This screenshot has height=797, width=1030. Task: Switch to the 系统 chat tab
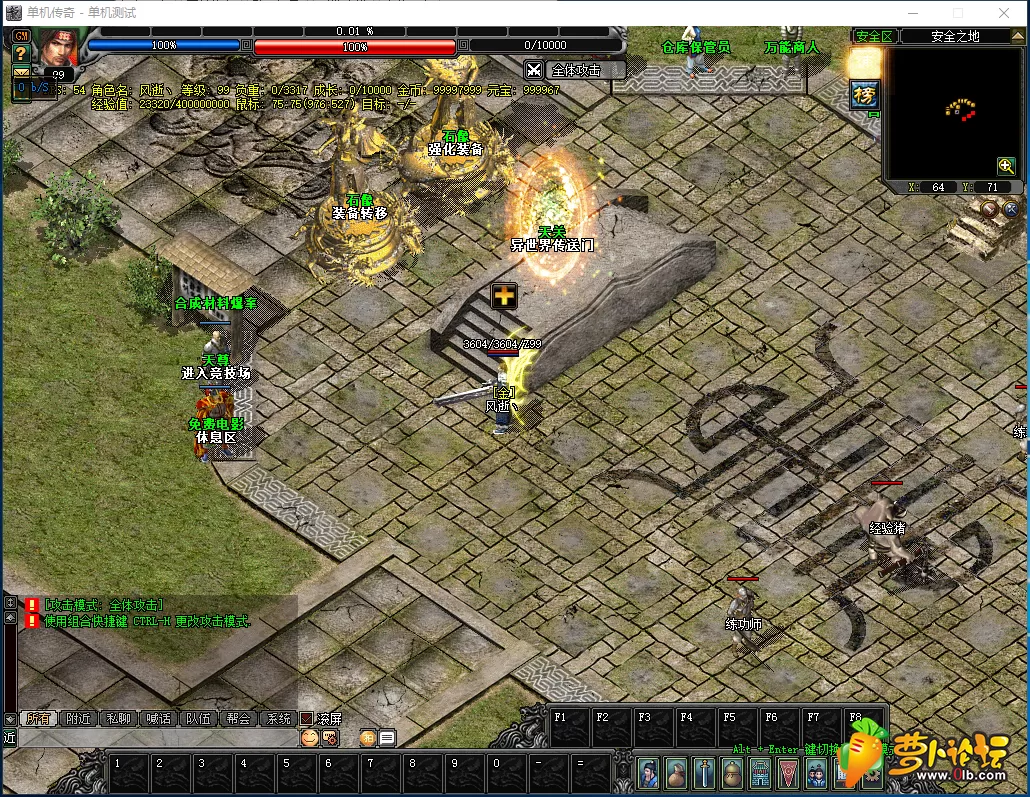[277, 718]
